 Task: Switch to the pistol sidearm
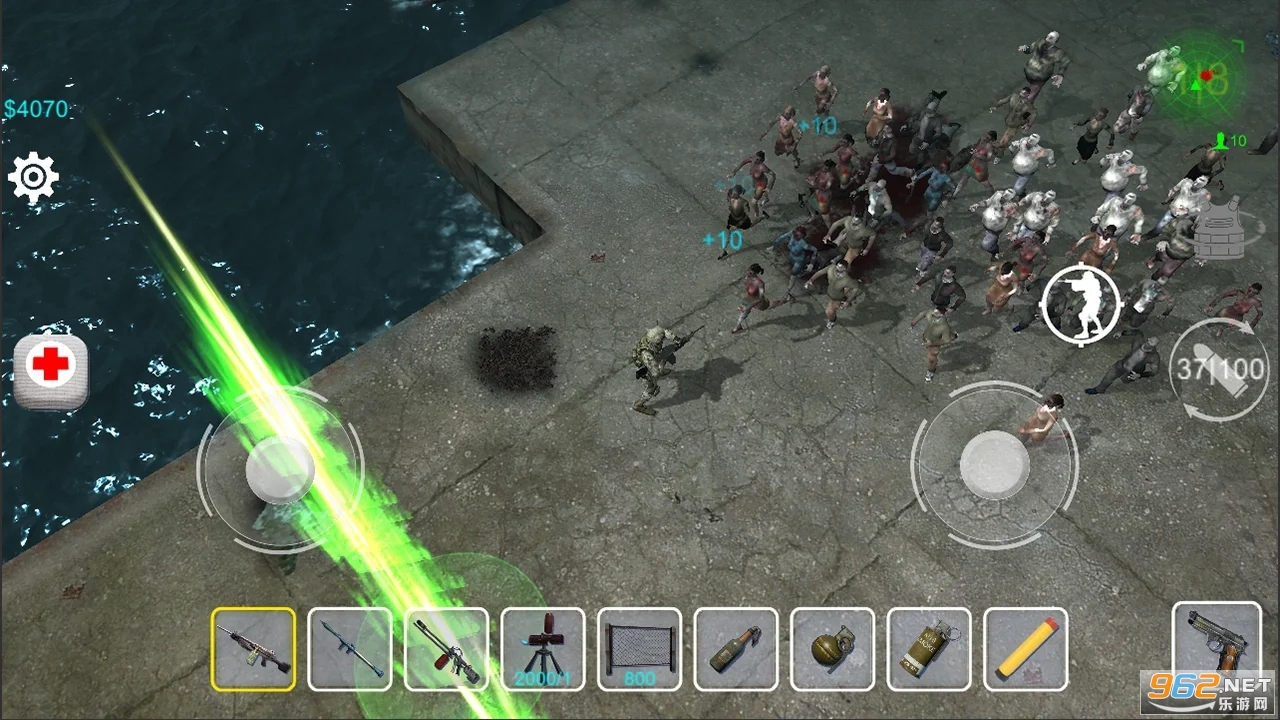pos(1217,644)
